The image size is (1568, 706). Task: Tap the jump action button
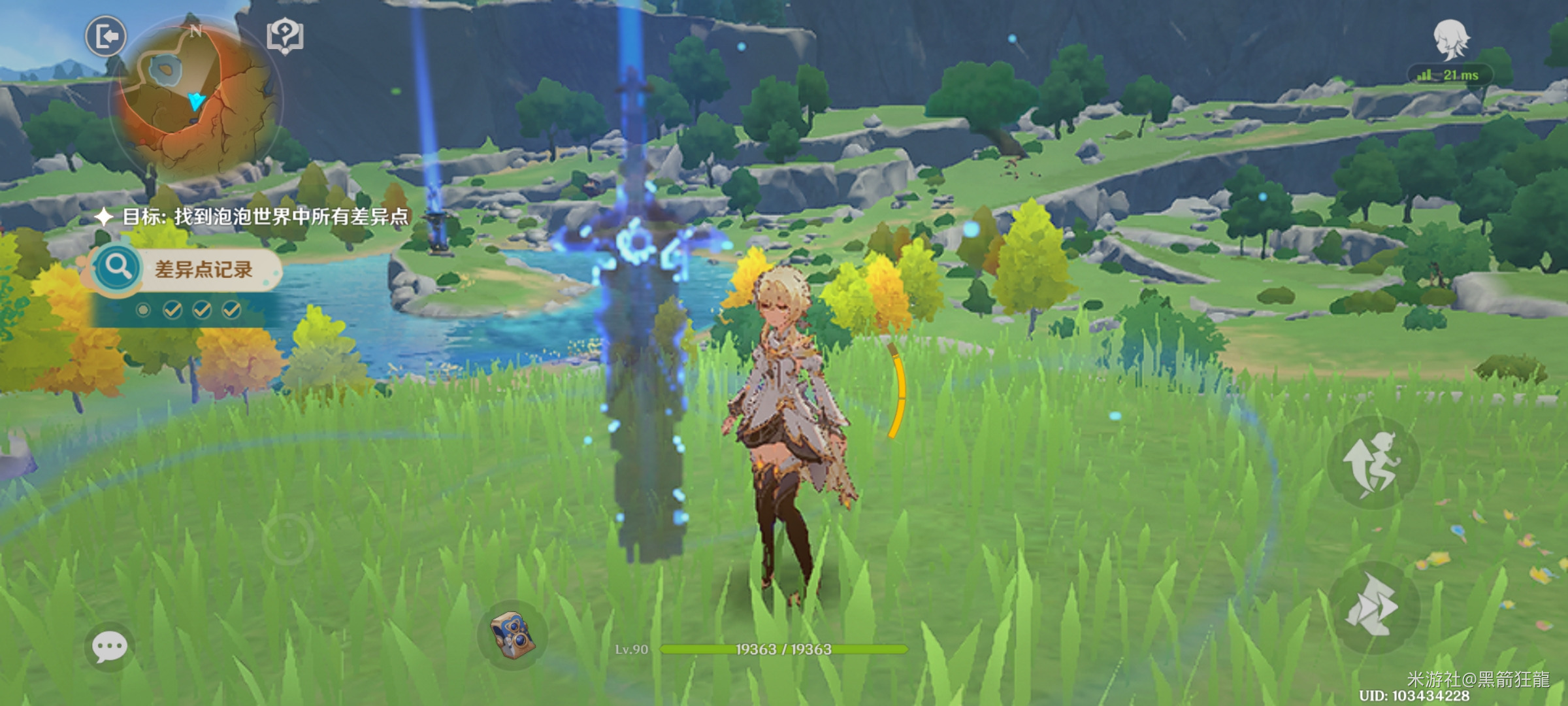(x=1373, y=463)
